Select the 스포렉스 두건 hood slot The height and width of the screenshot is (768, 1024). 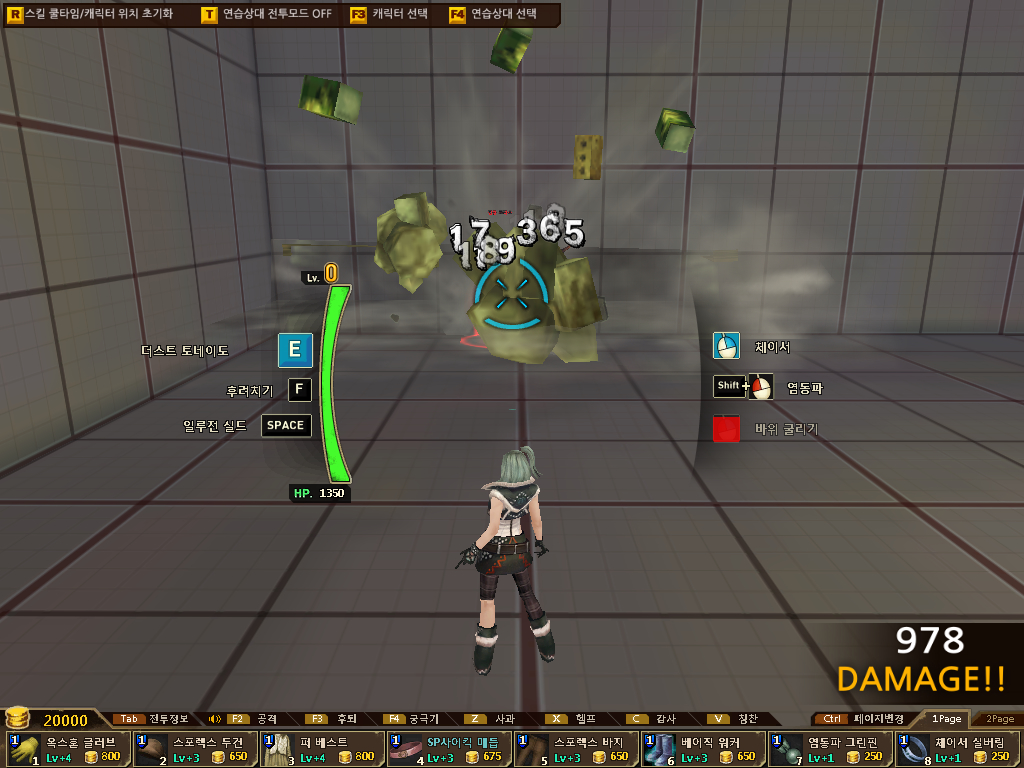pos(194,749)
